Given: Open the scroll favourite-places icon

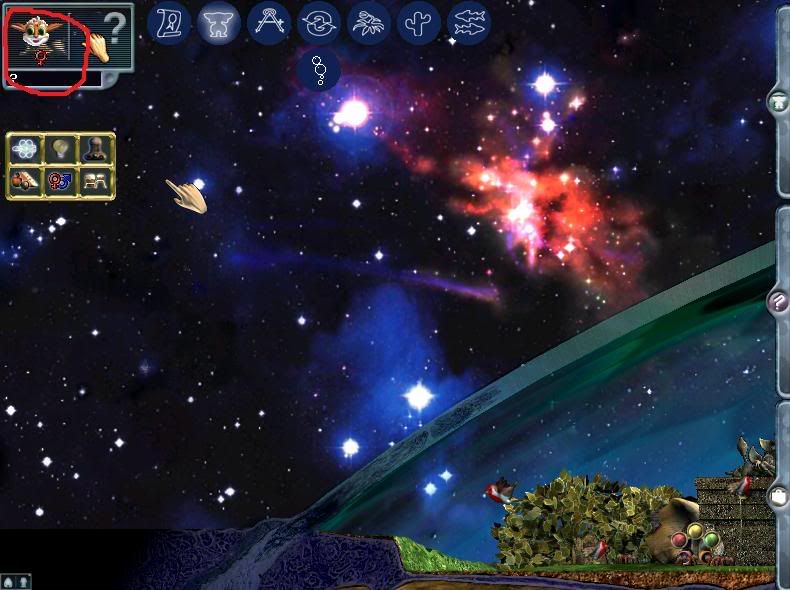Looking at the screenshot, I should click(x=169, y=22).
